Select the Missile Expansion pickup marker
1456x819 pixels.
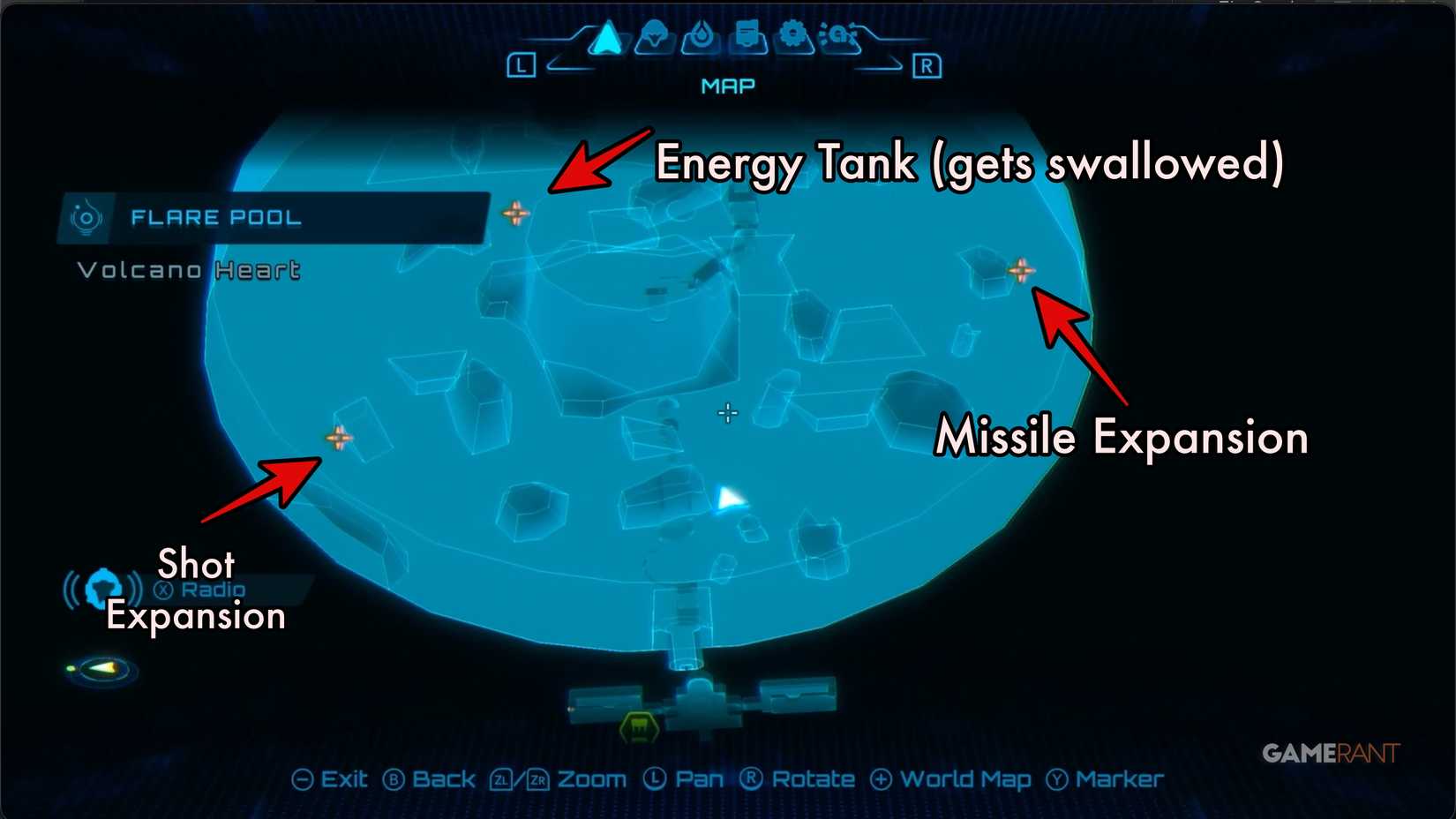1022,270
